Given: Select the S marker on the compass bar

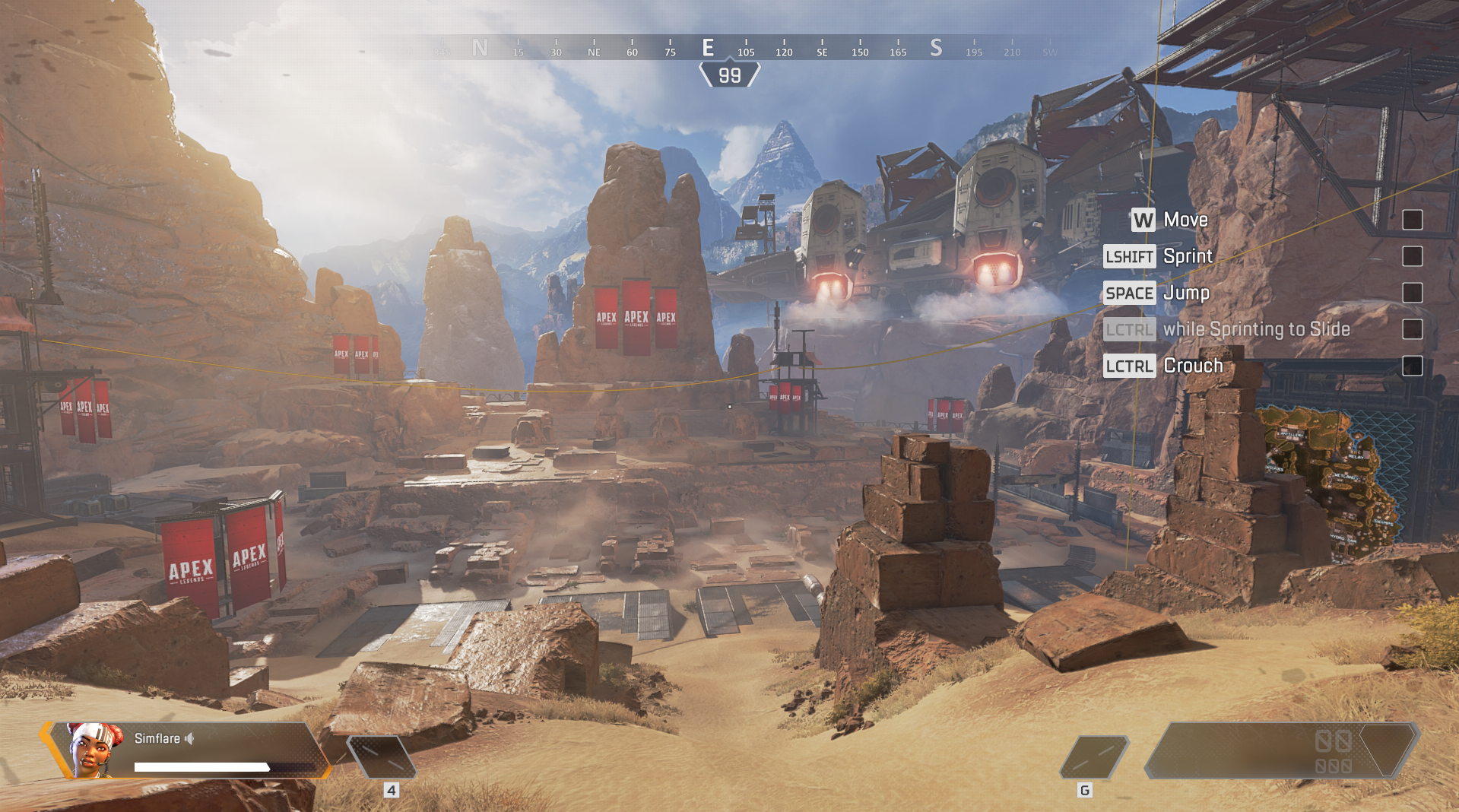Looking at the screenshot, I should [937, 47].
